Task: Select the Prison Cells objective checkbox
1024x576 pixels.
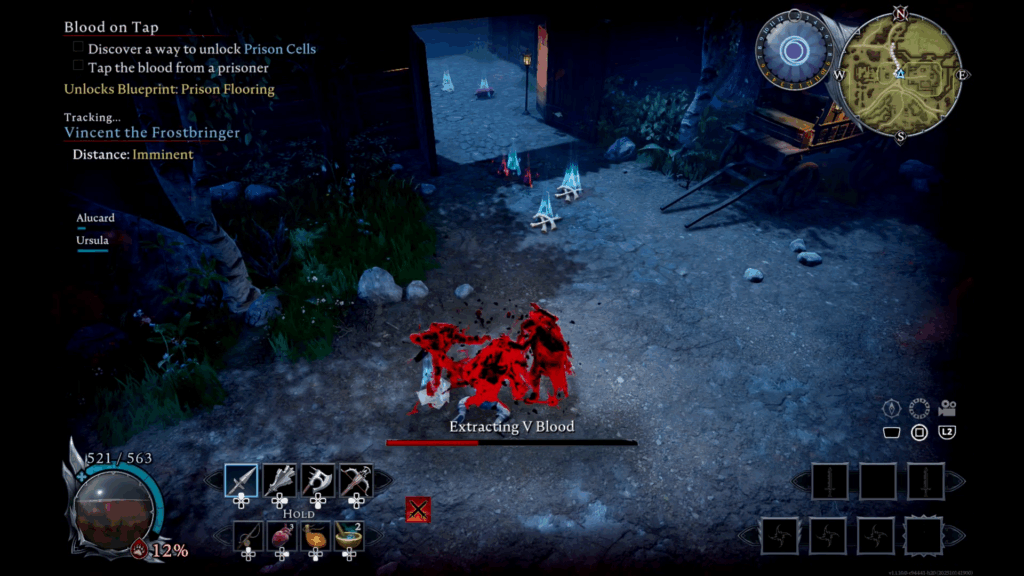Action: [x=78, y=48]
